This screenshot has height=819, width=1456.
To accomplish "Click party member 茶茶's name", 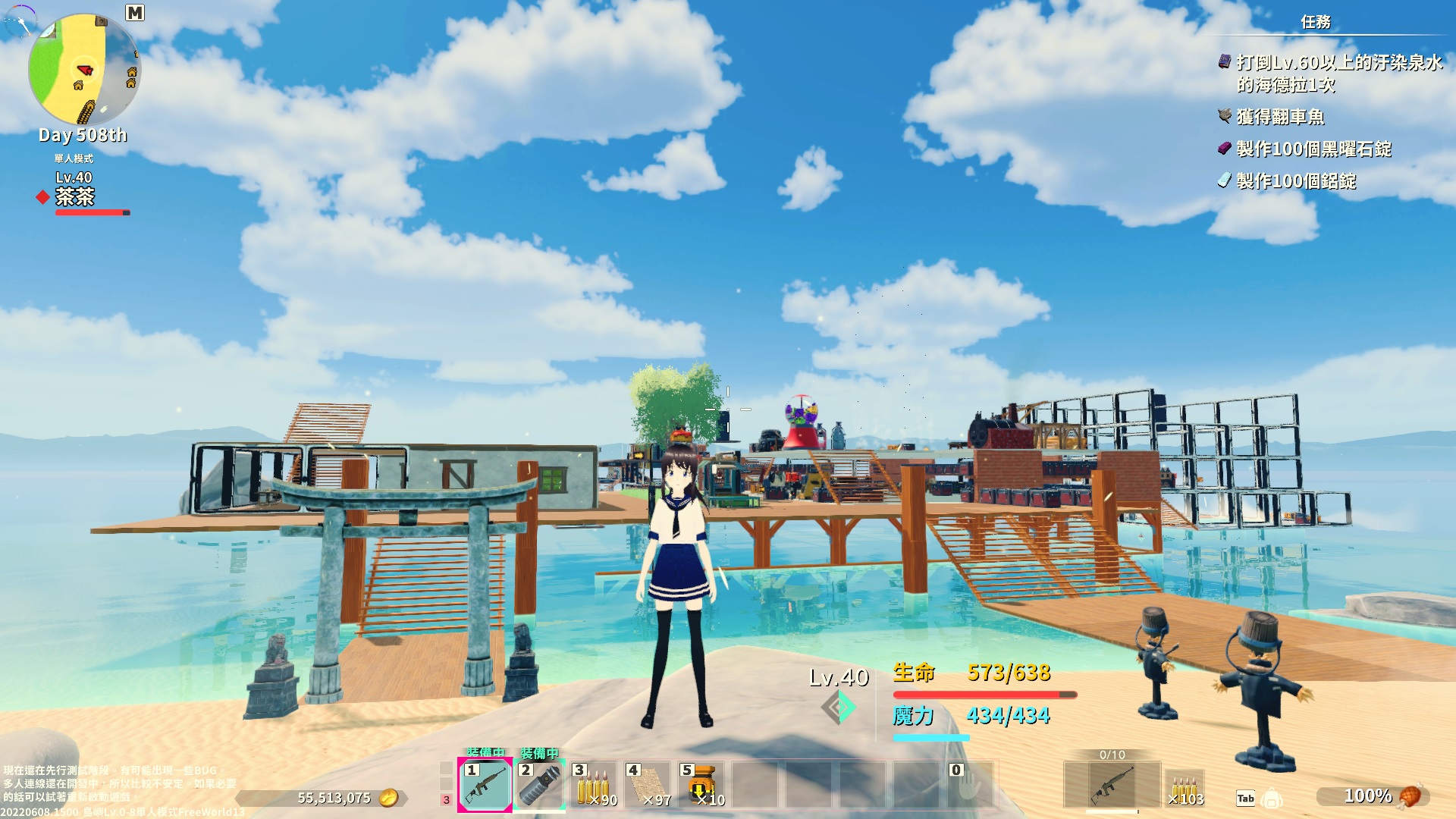I will (x=74, y=197).
